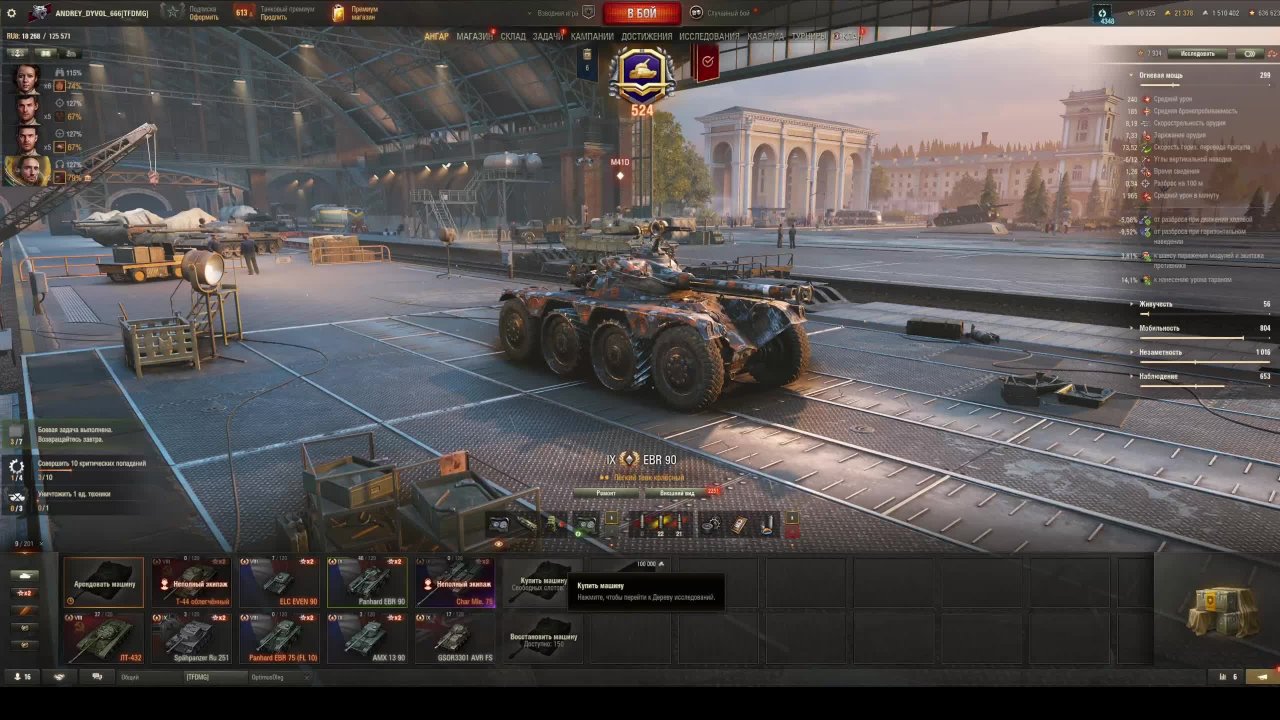The image size is (1280, 720).
Task: Expand the Живучесть stats section
Action: (x=1156, y=304)
